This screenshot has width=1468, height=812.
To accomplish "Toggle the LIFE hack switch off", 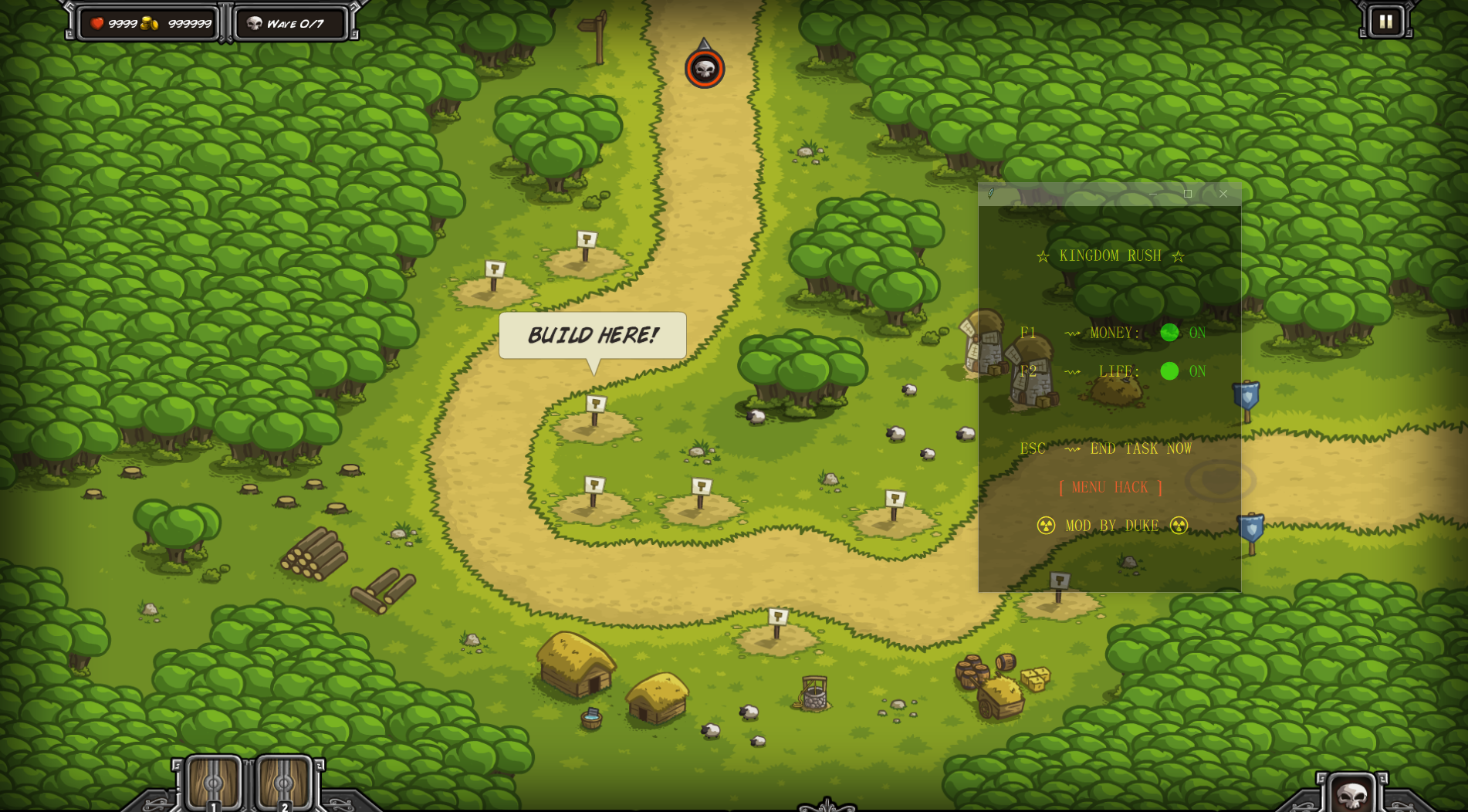I will coord(1170,371).
